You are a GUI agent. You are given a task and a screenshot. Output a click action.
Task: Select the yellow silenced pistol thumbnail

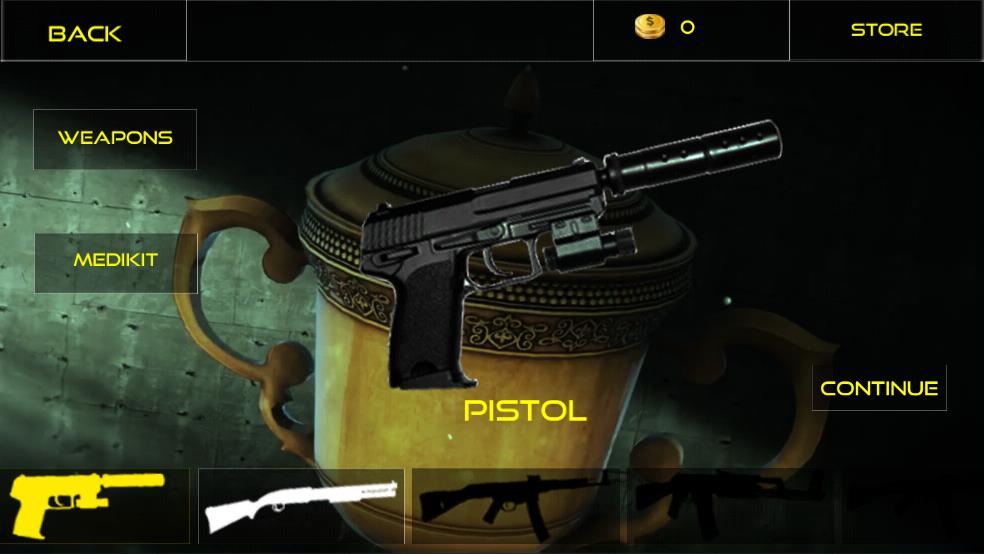point(88,503)
